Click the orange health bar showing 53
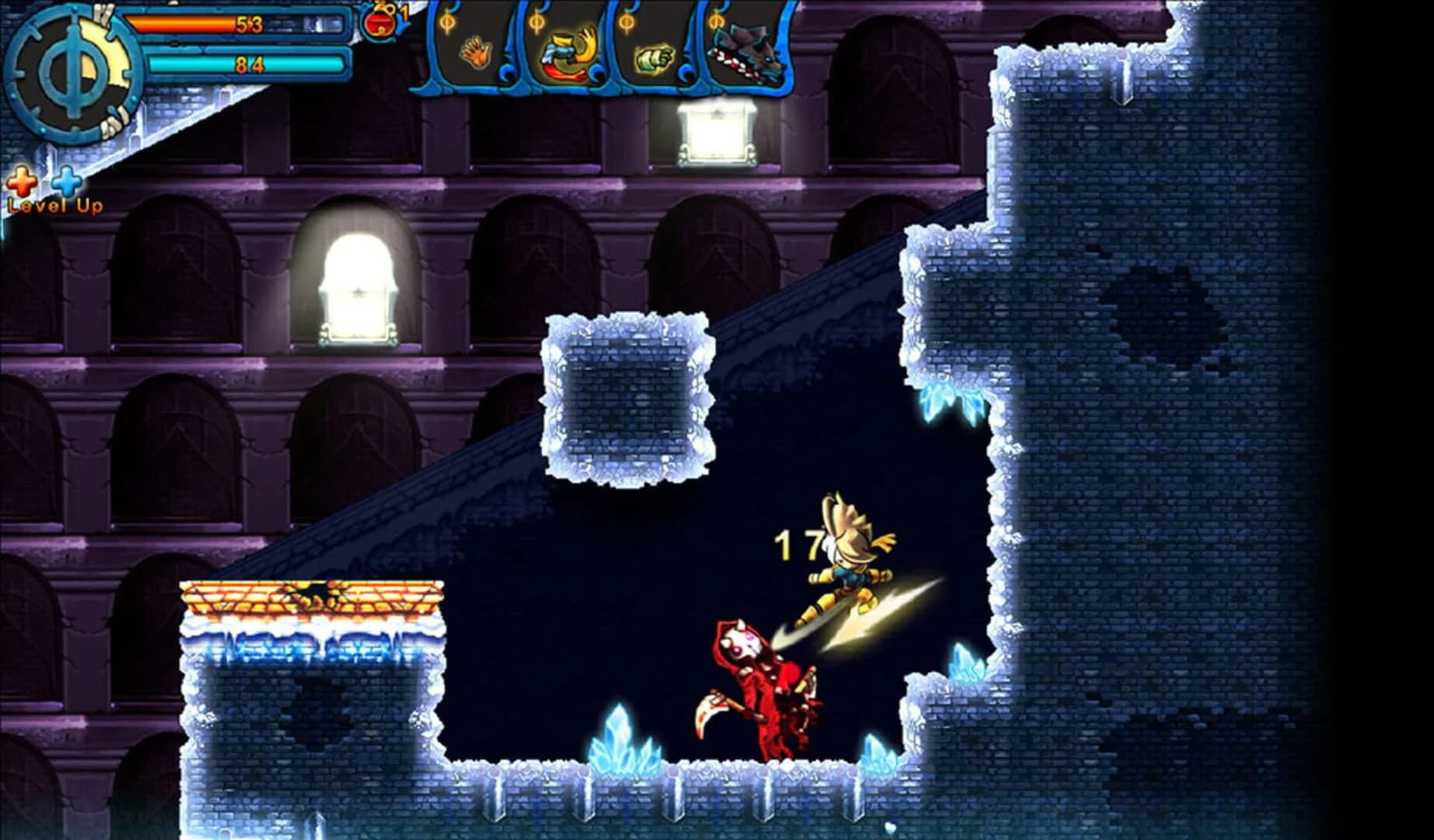The height and width of the screenshot is (840, 1434). (x=249, y=23)
